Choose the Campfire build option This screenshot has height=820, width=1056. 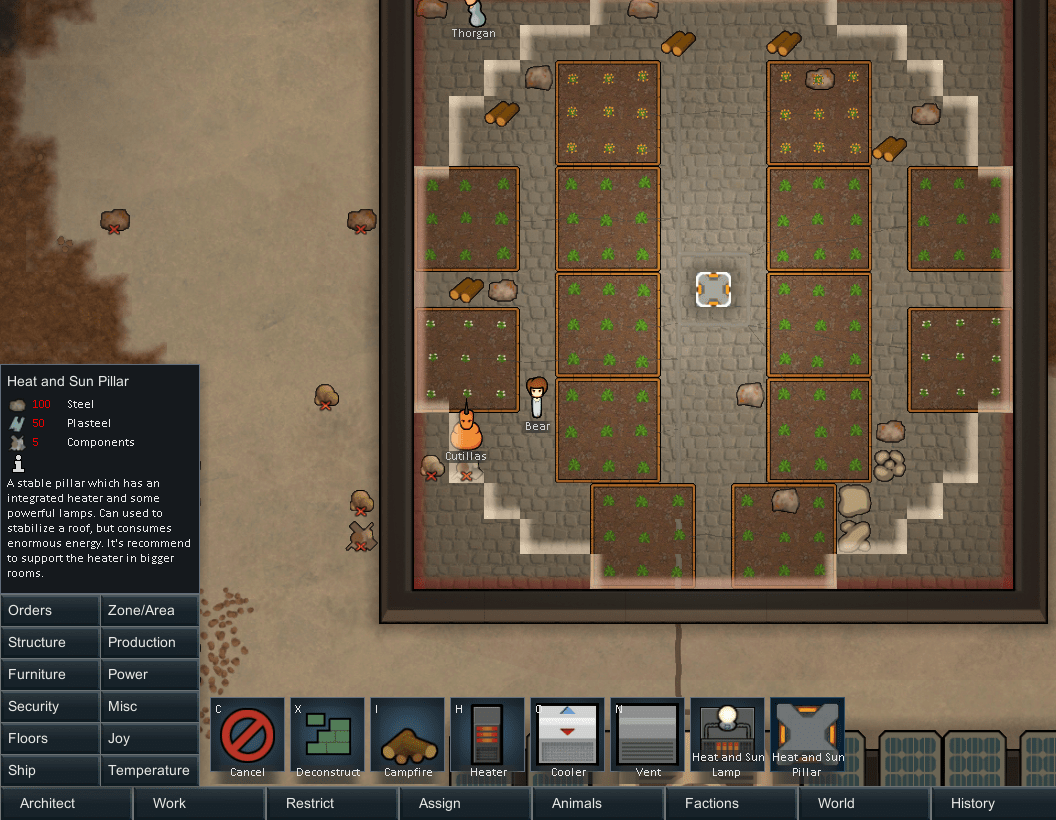pyautogui.click(x=407, y=739)
